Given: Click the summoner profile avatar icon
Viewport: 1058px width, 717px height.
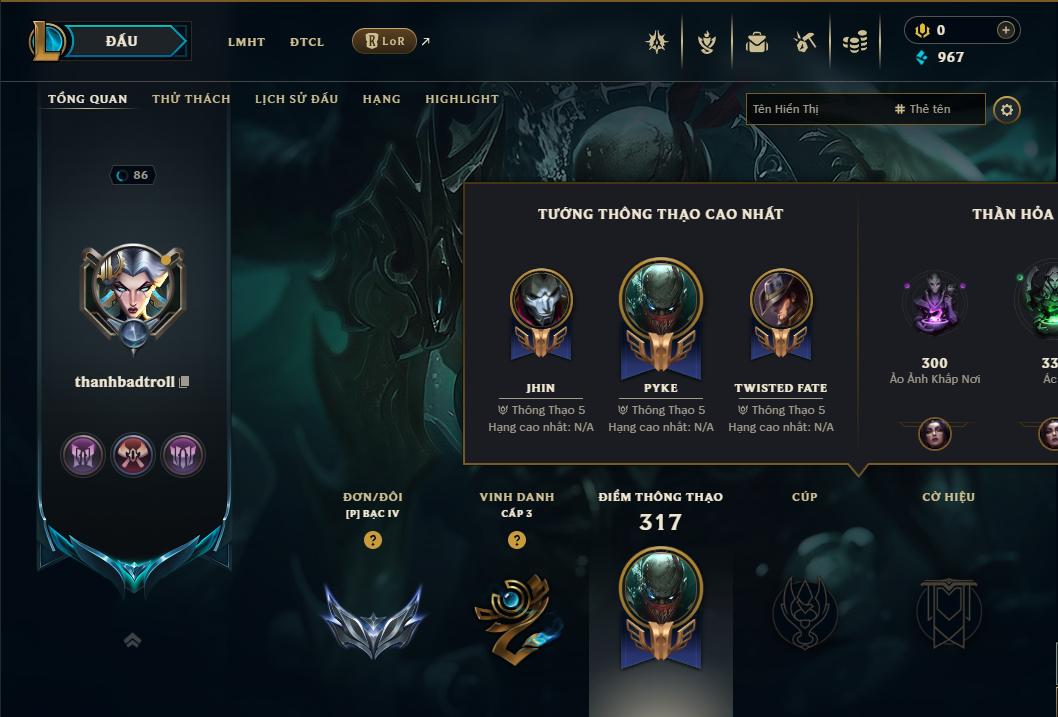Looking at the screenshot, I should [131, 291].
